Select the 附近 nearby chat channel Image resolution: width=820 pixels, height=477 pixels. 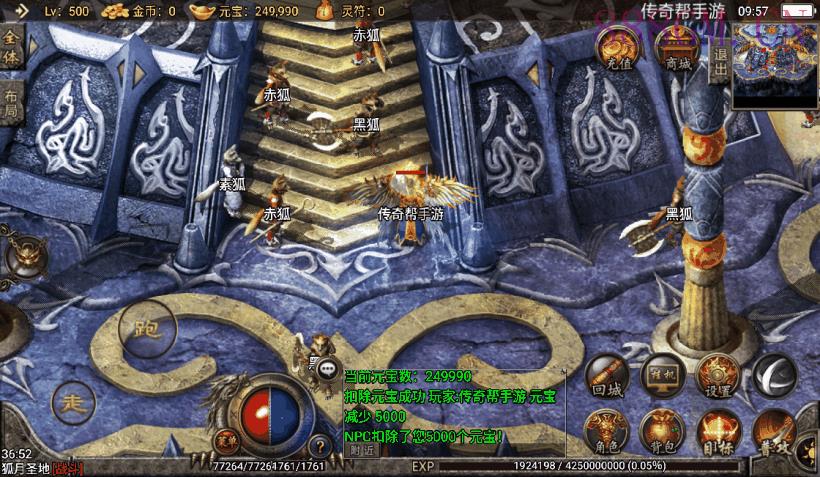coord(363,450)
